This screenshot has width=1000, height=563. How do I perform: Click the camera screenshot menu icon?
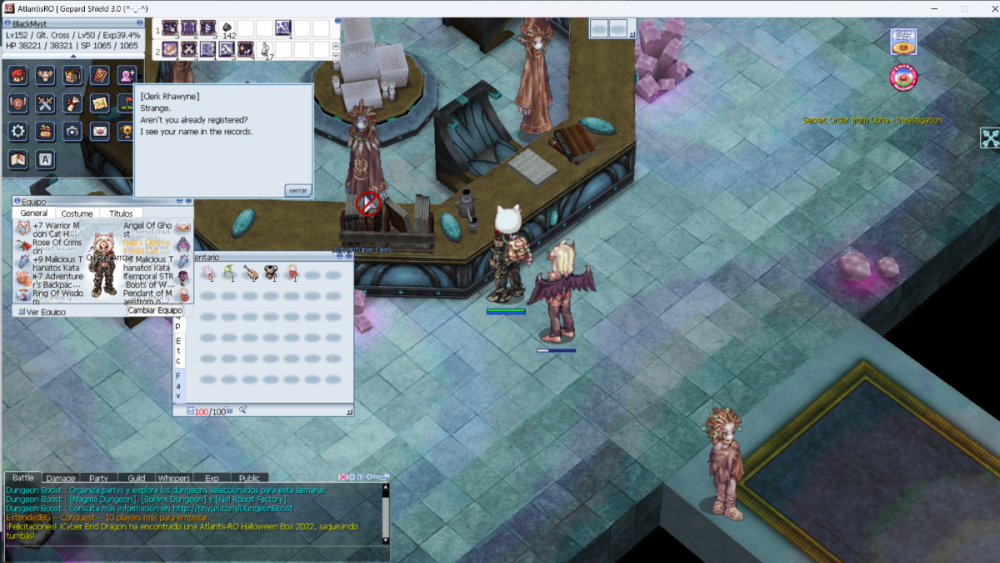pyautogui.click(x=72, y=131)
